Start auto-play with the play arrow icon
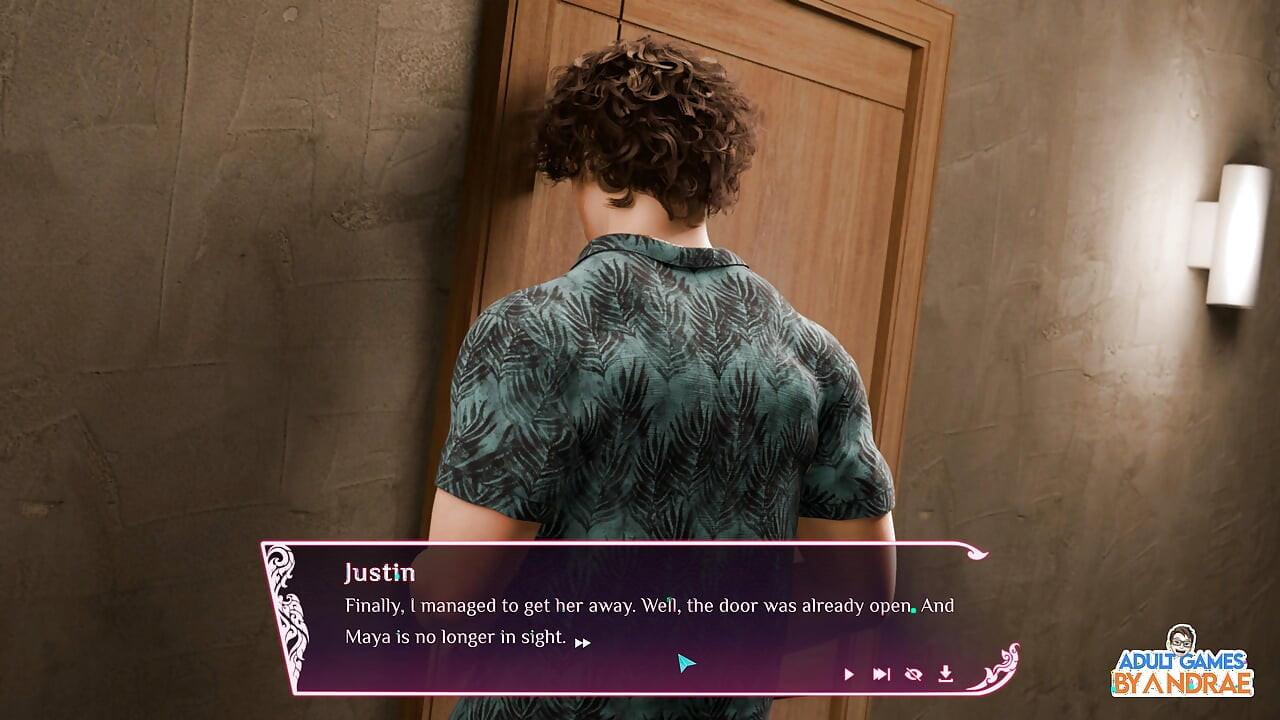The height and width of the screenshot is (720, 1280). coord(849,674)
